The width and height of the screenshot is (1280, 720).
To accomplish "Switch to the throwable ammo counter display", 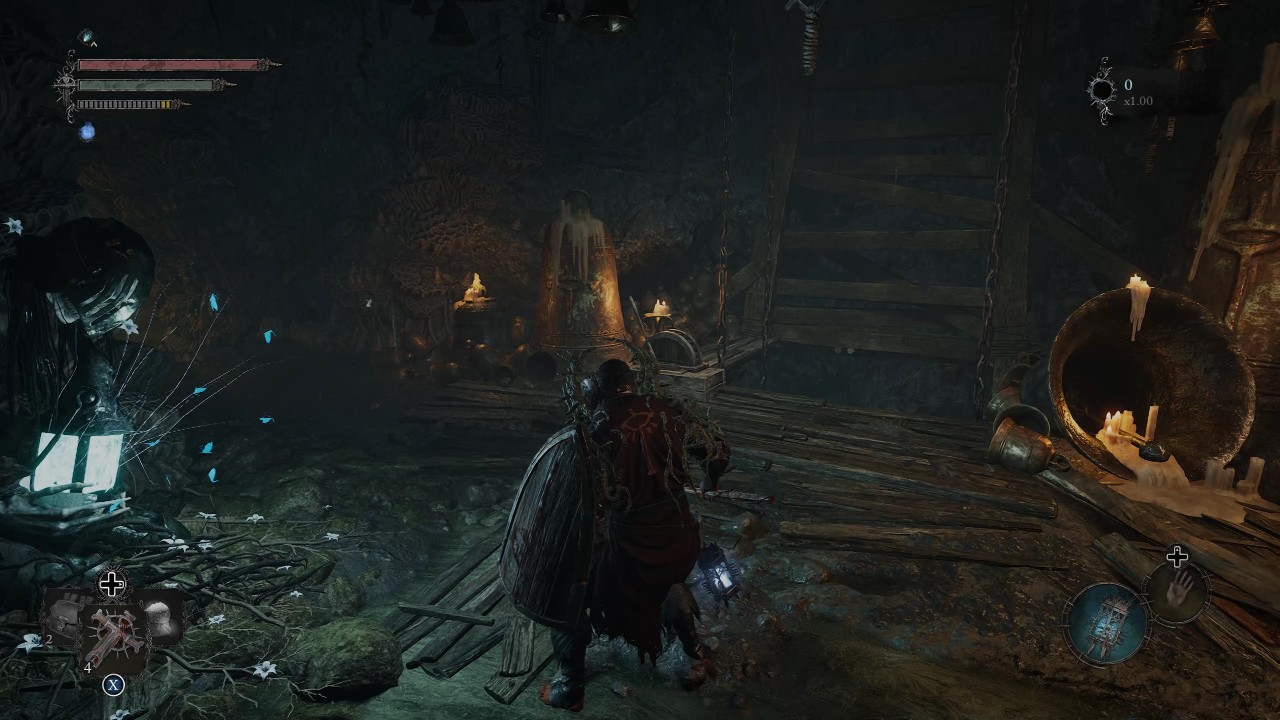I will (x=88, y=666).
